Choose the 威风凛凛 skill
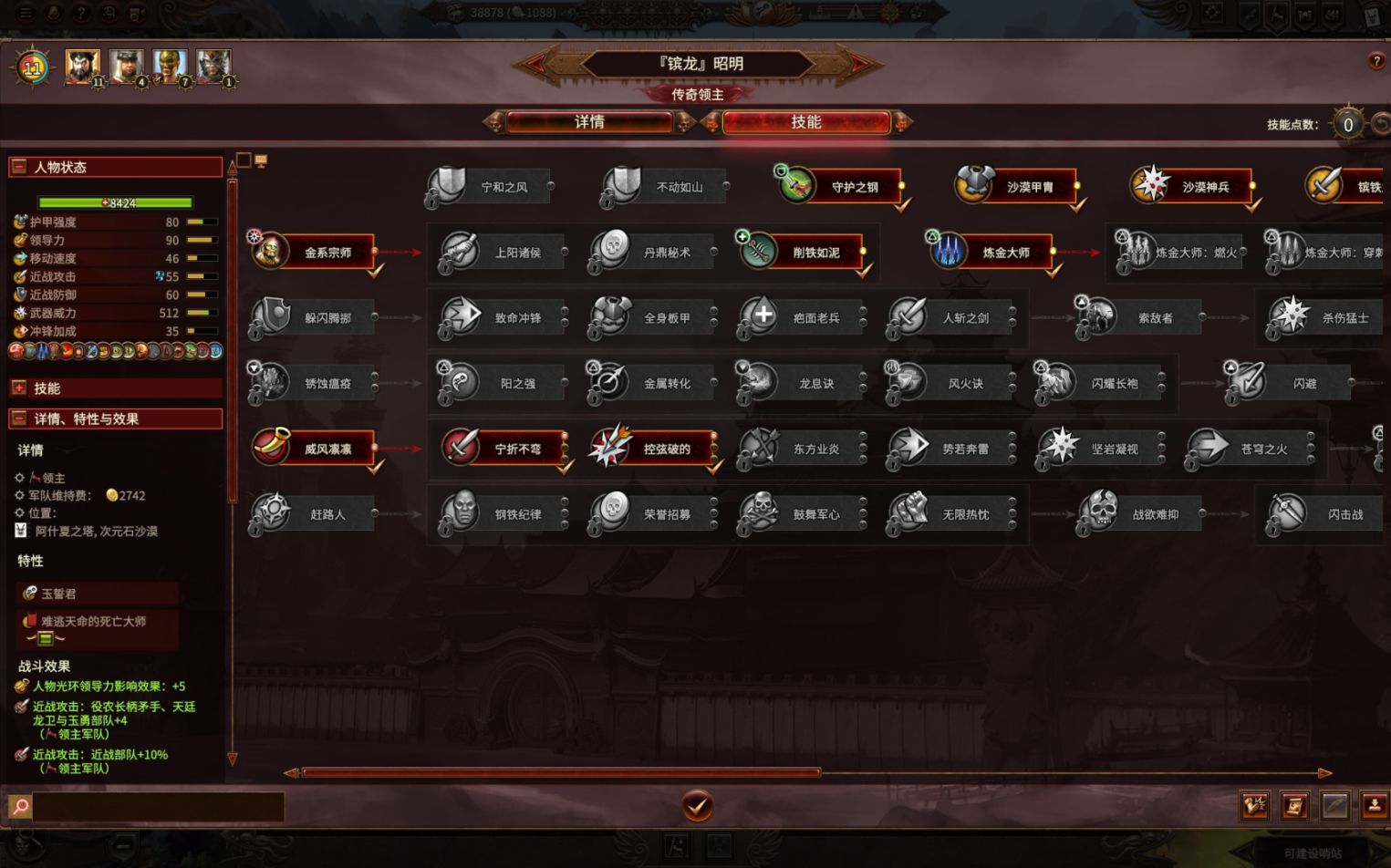1391x868 pixels. click(315, 449)
